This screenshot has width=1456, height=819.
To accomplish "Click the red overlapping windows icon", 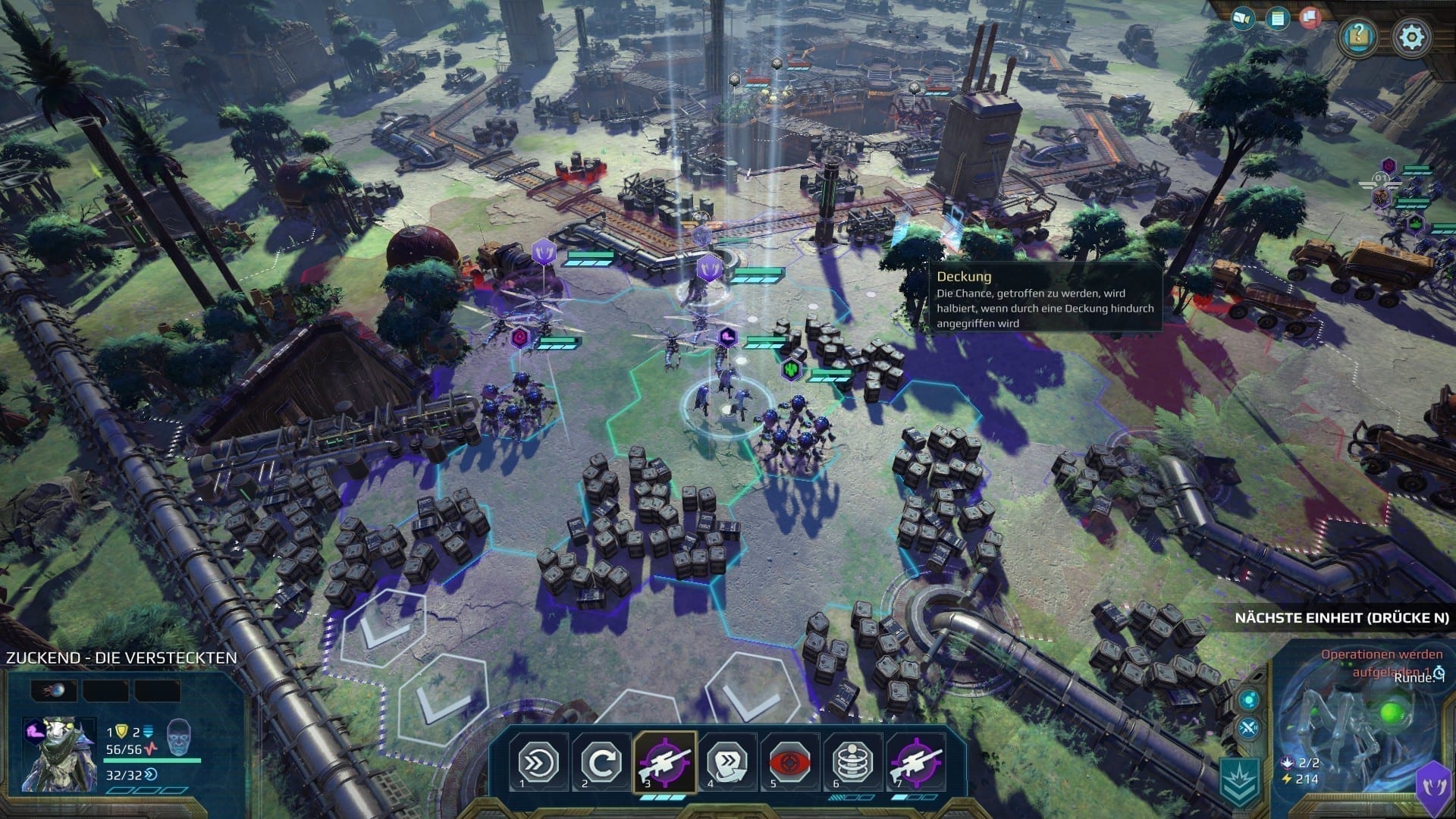I will pyautogui.click(x=1310, y=17).
